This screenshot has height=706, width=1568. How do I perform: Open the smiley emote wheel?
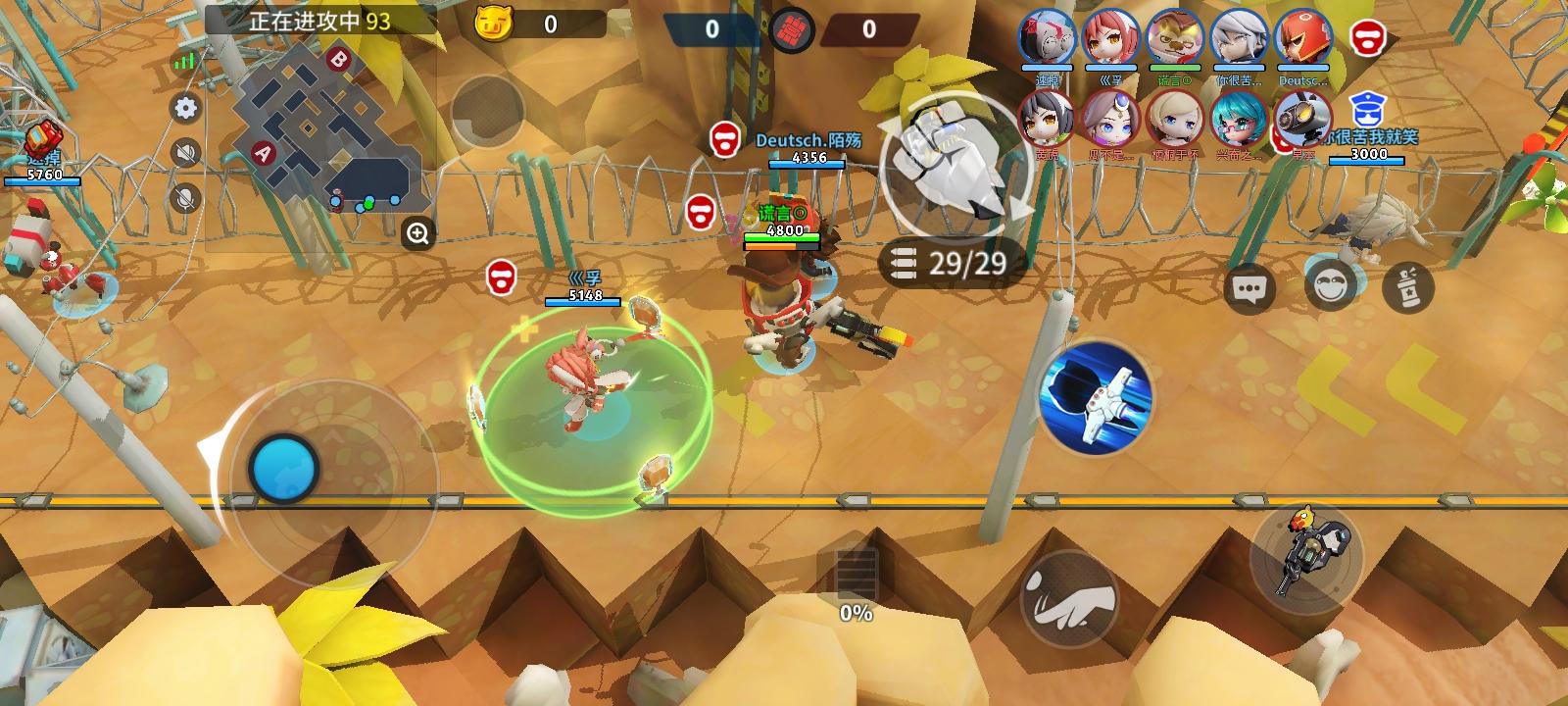[1332, 284]
